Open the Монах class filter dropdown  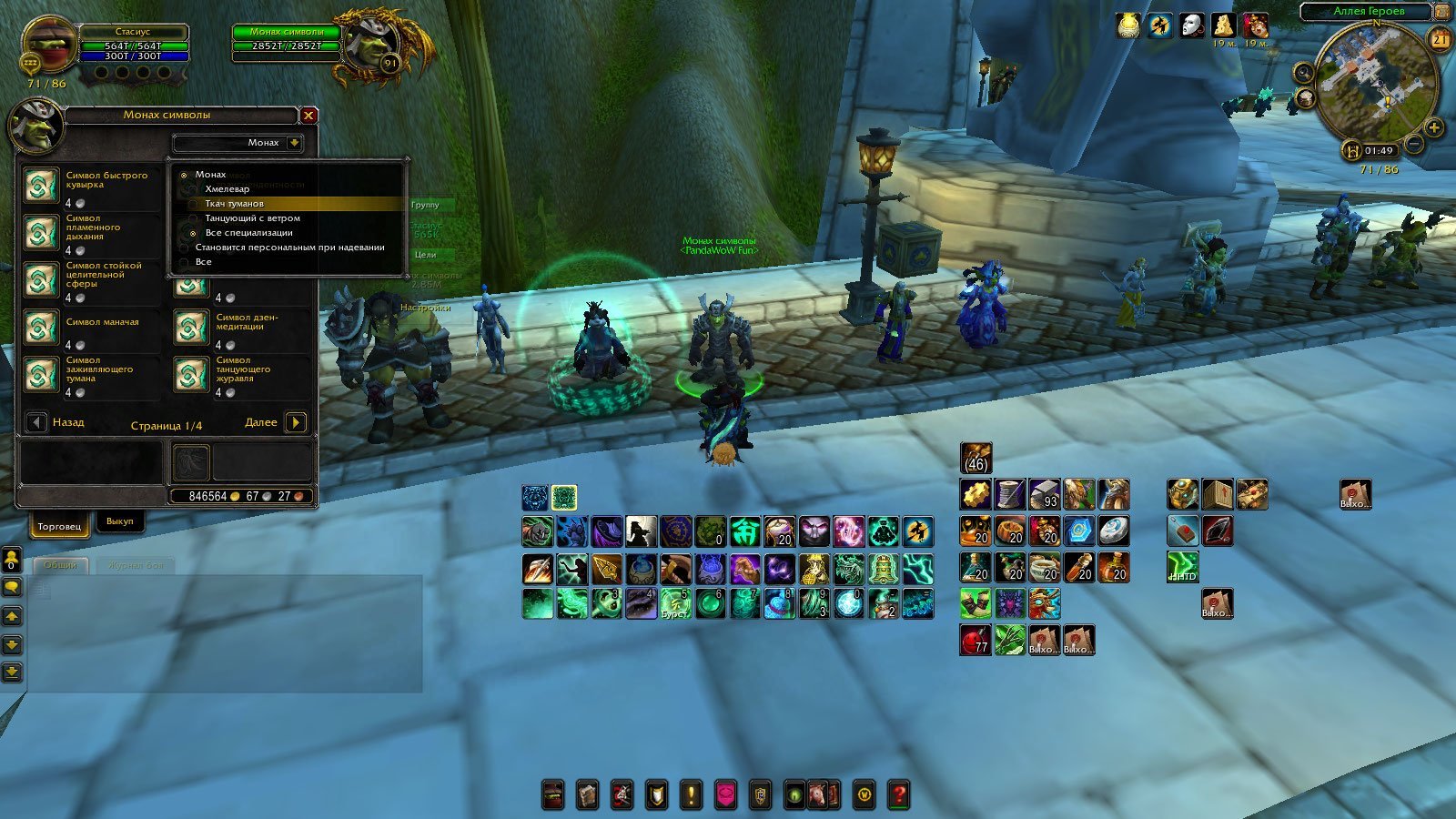(294, 143)
